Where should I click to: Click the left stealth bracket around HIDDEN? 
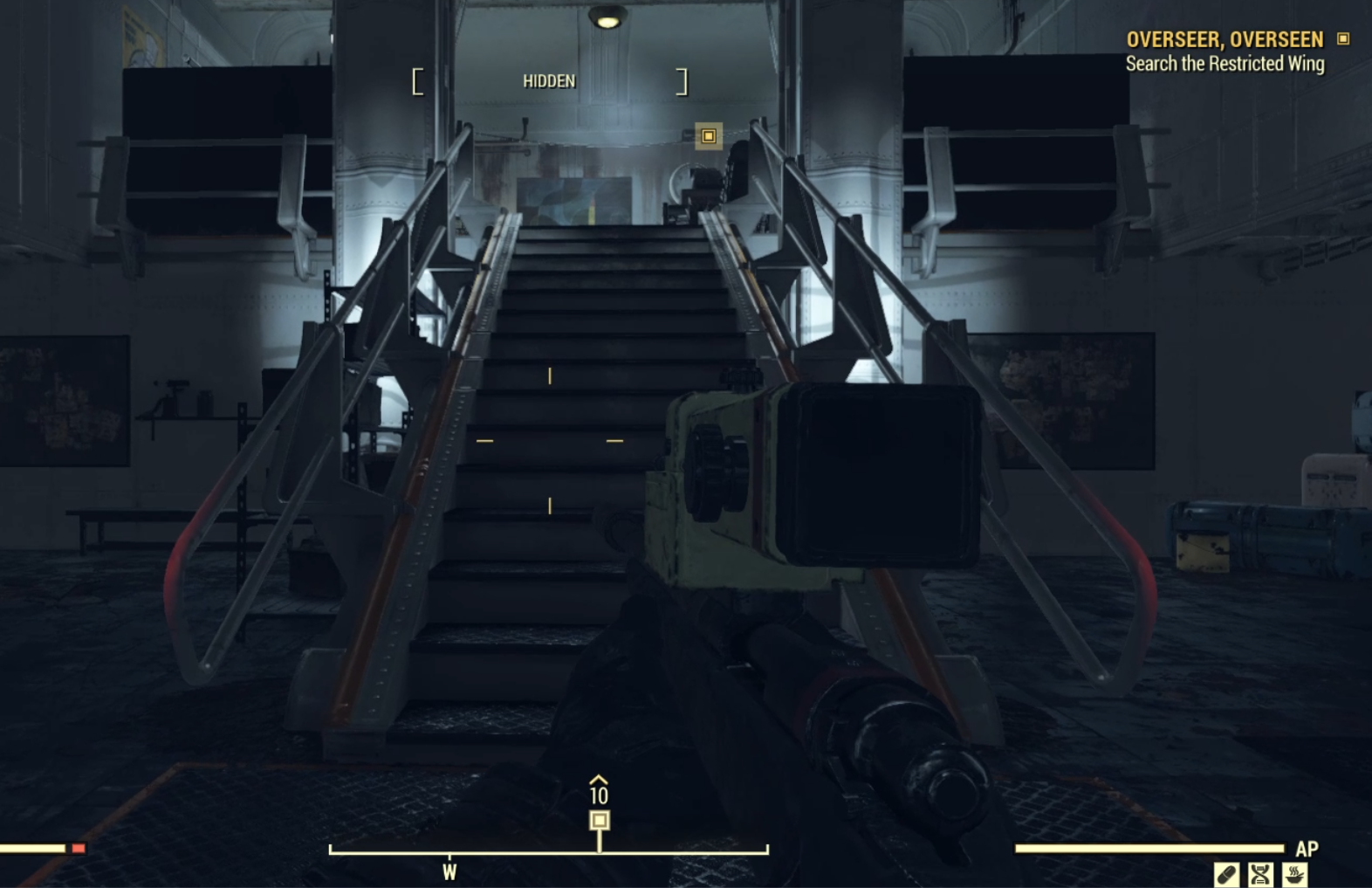click(x=416, y=80)
